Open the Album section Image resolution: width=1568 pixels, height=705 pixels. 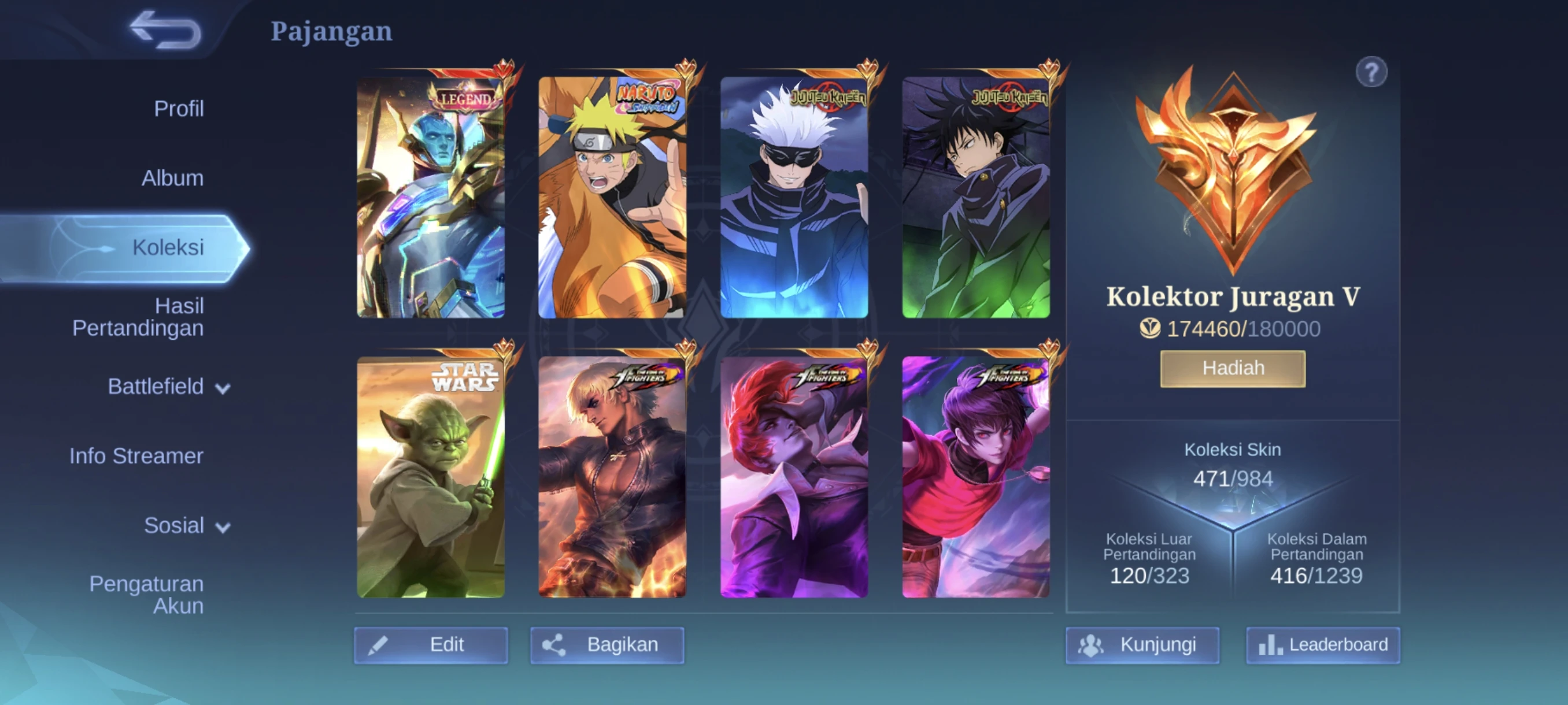pyautogui.click(x=172, y=177)
